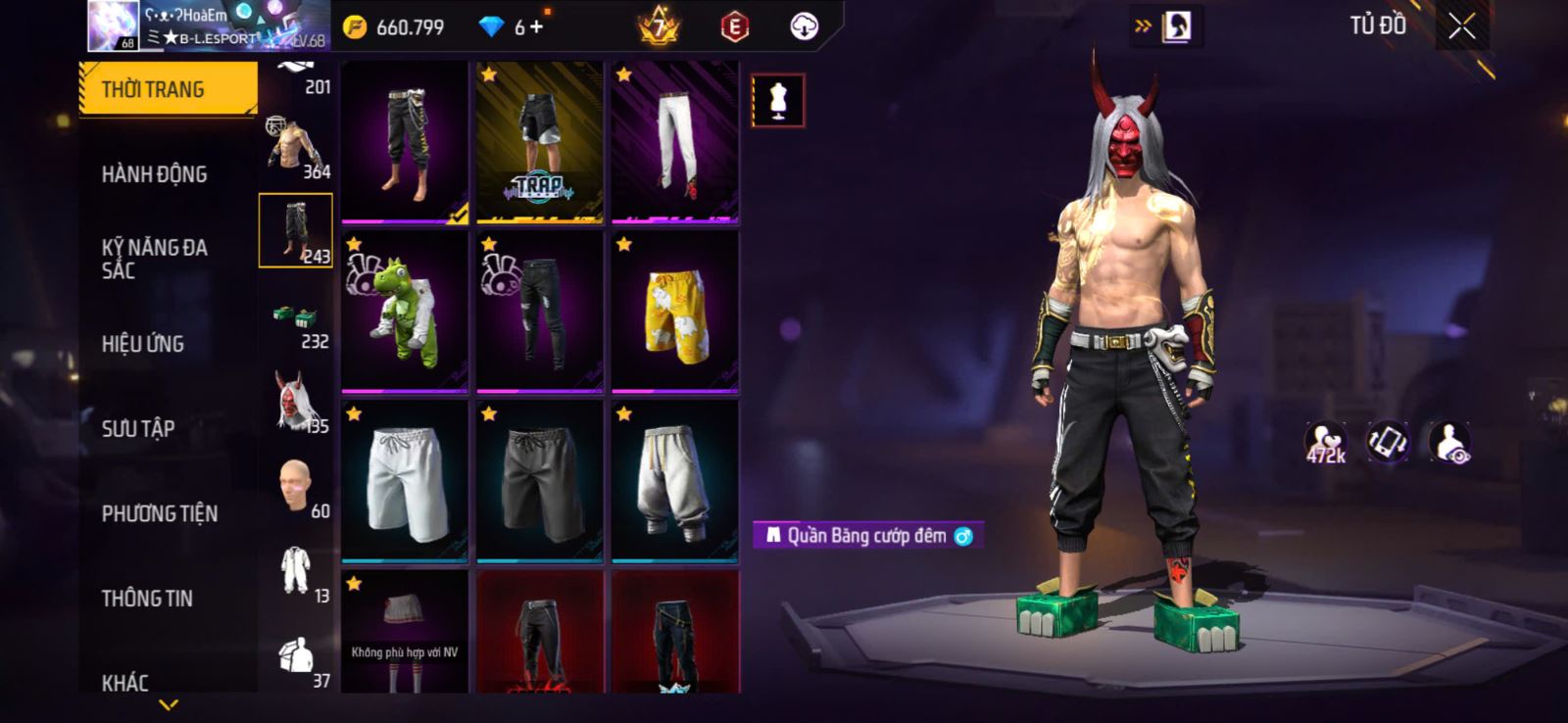Add diamonds with the plus button
1568x723 pixels.
(x=536, y=27)
